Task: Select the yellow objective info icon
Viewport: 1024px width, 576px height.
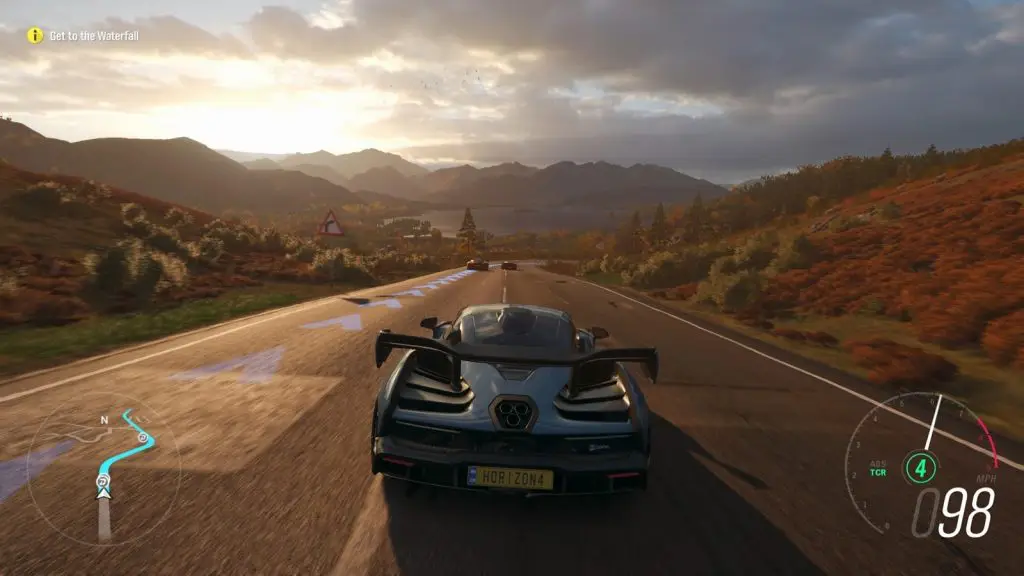Action: tap(35, 36)
